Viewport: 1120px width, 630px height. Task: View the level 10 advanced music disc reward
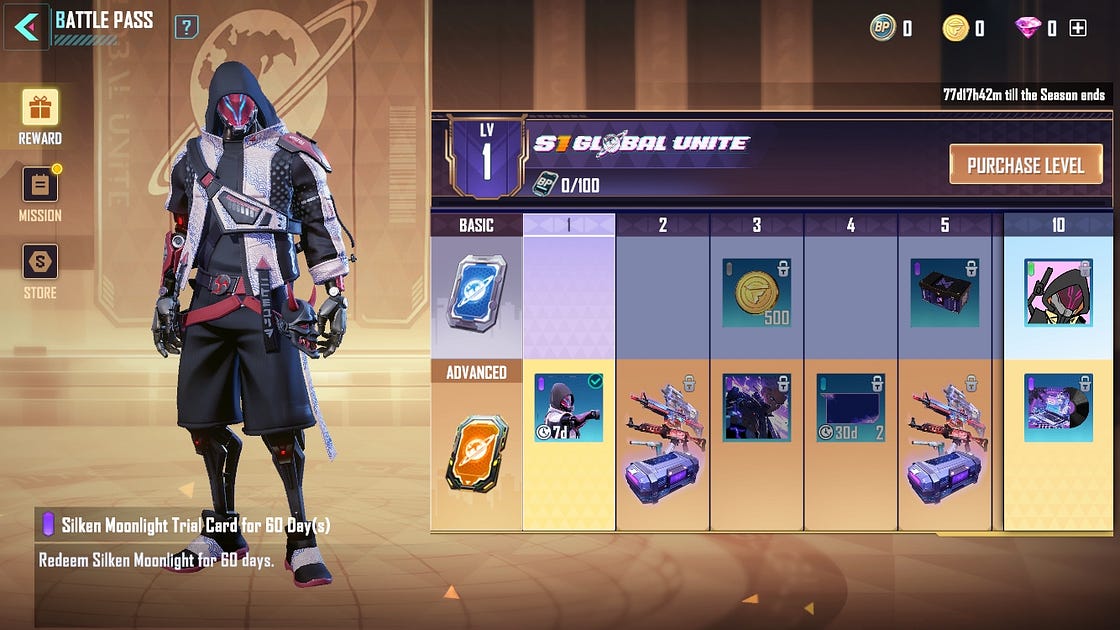tap(1058, 408)
